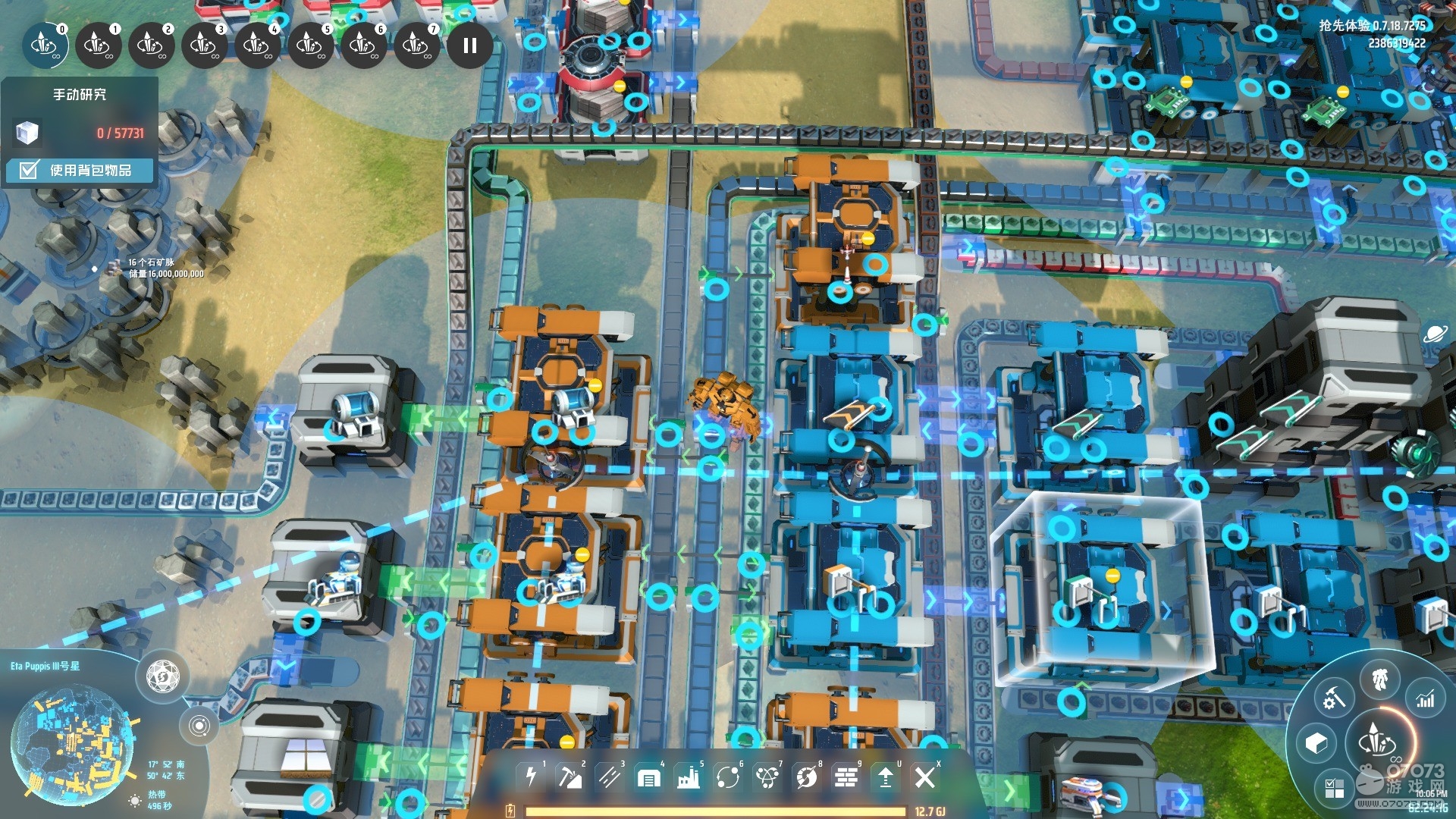Viewport: 1456px width, 819px height.
Task: Open the logistics transport build category
Action: [727, 777]
